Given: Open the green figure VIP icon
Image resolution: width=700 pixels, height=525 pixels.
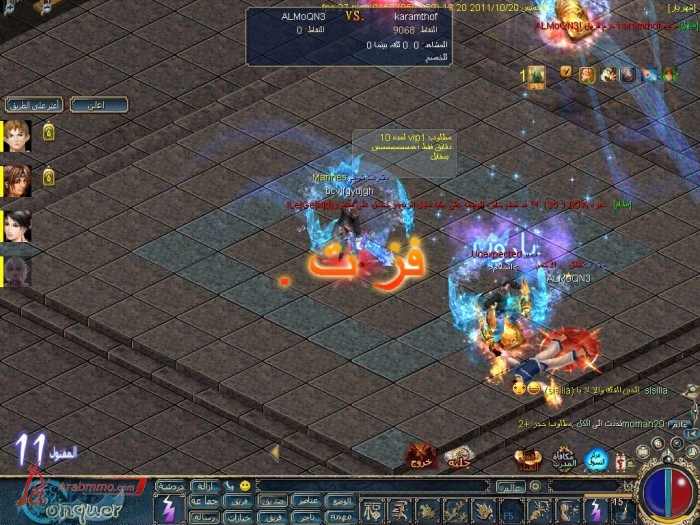Looking at the screenshot, I should (x=536, y=74).
